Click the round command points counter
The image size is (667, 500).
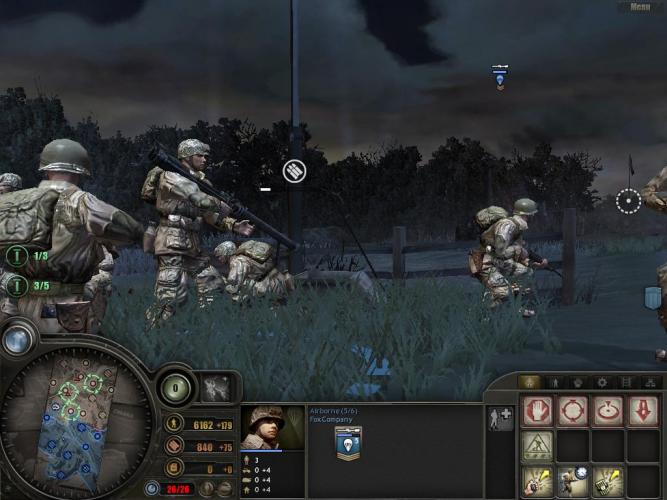pos(176,388)
